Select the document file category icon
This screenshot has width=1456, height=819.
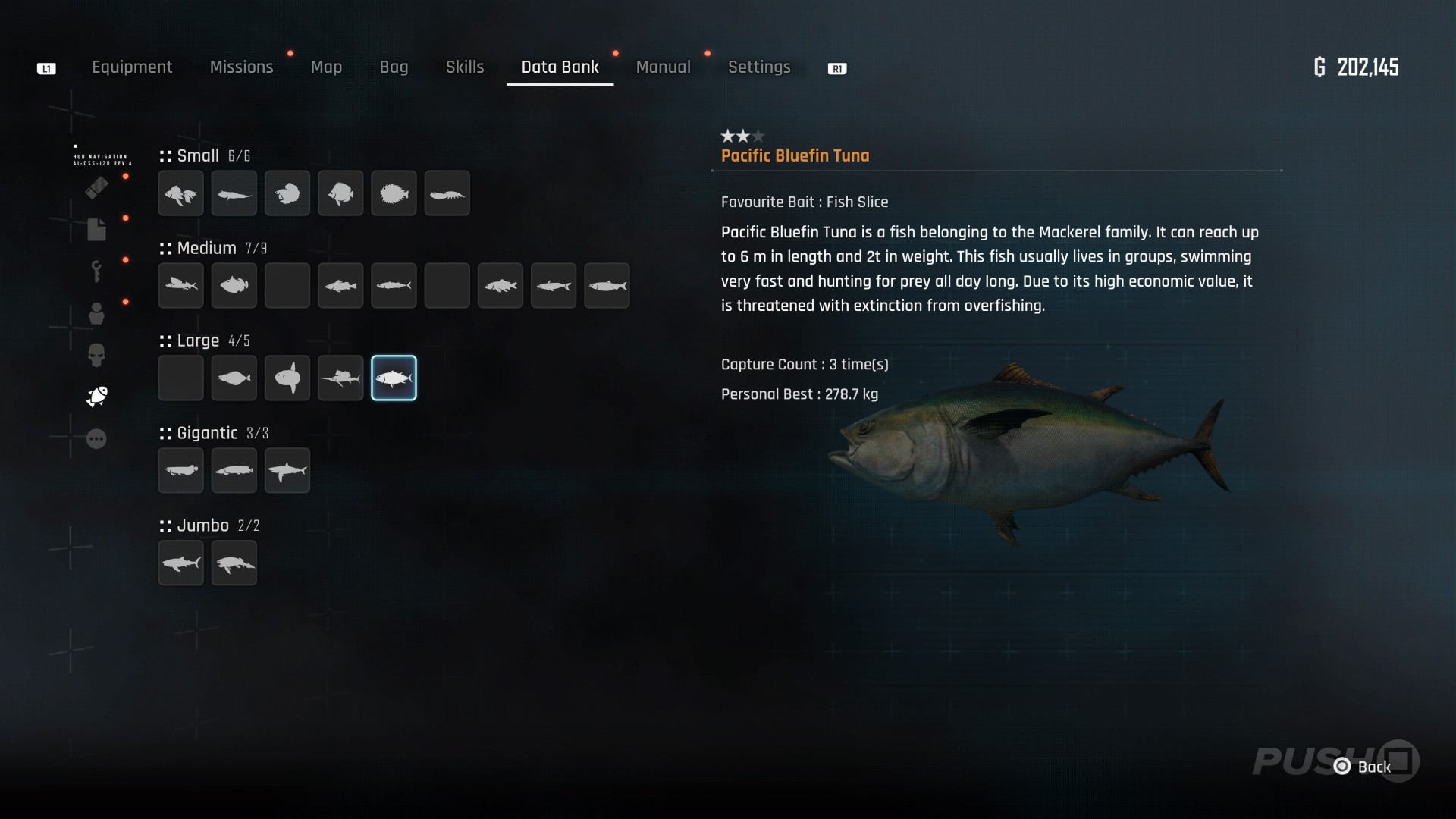(x=96, y=229)
